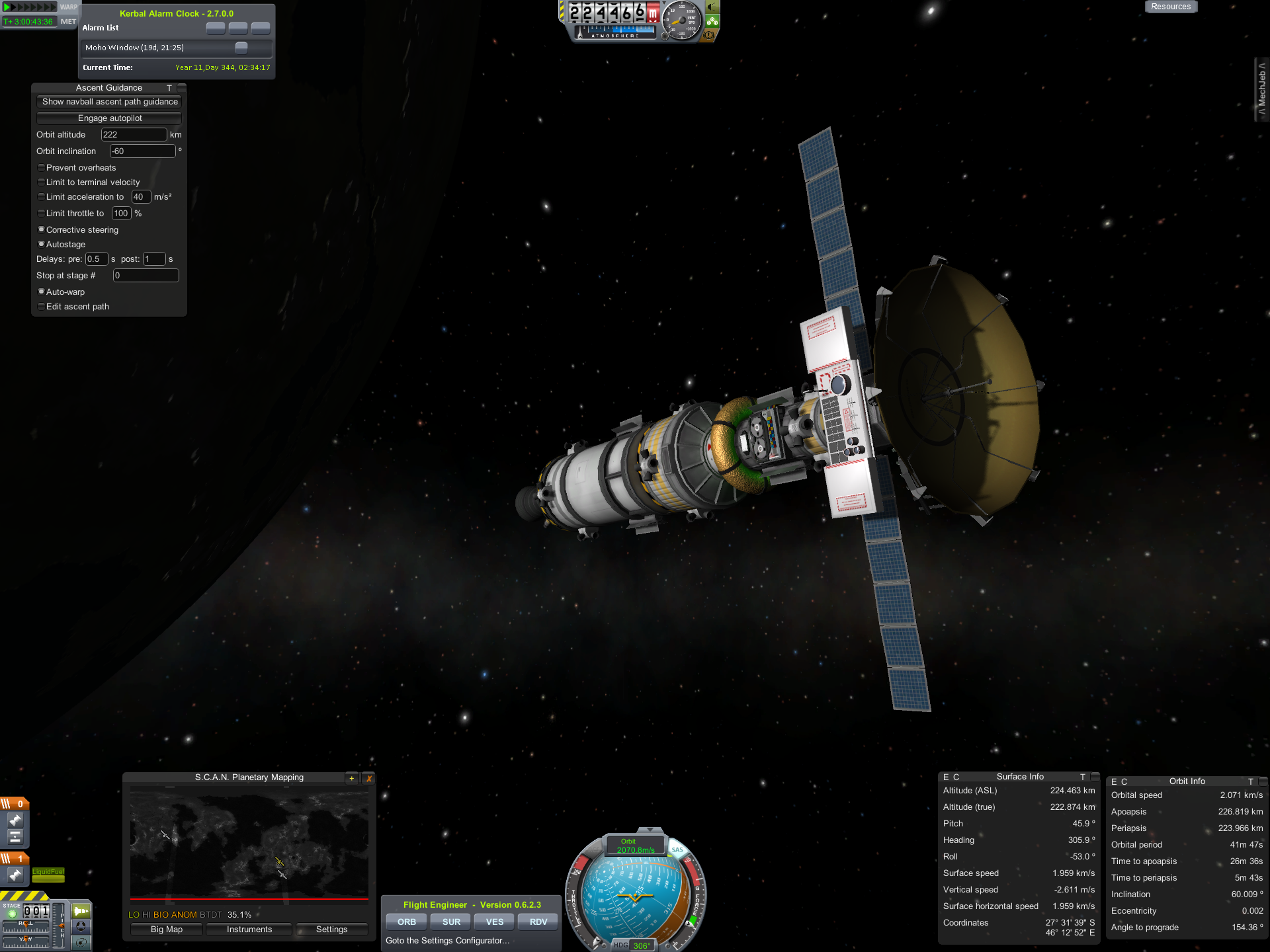Show navball ascent path guidance
The image size is (1270, 952).
click(x=110, y=102)
